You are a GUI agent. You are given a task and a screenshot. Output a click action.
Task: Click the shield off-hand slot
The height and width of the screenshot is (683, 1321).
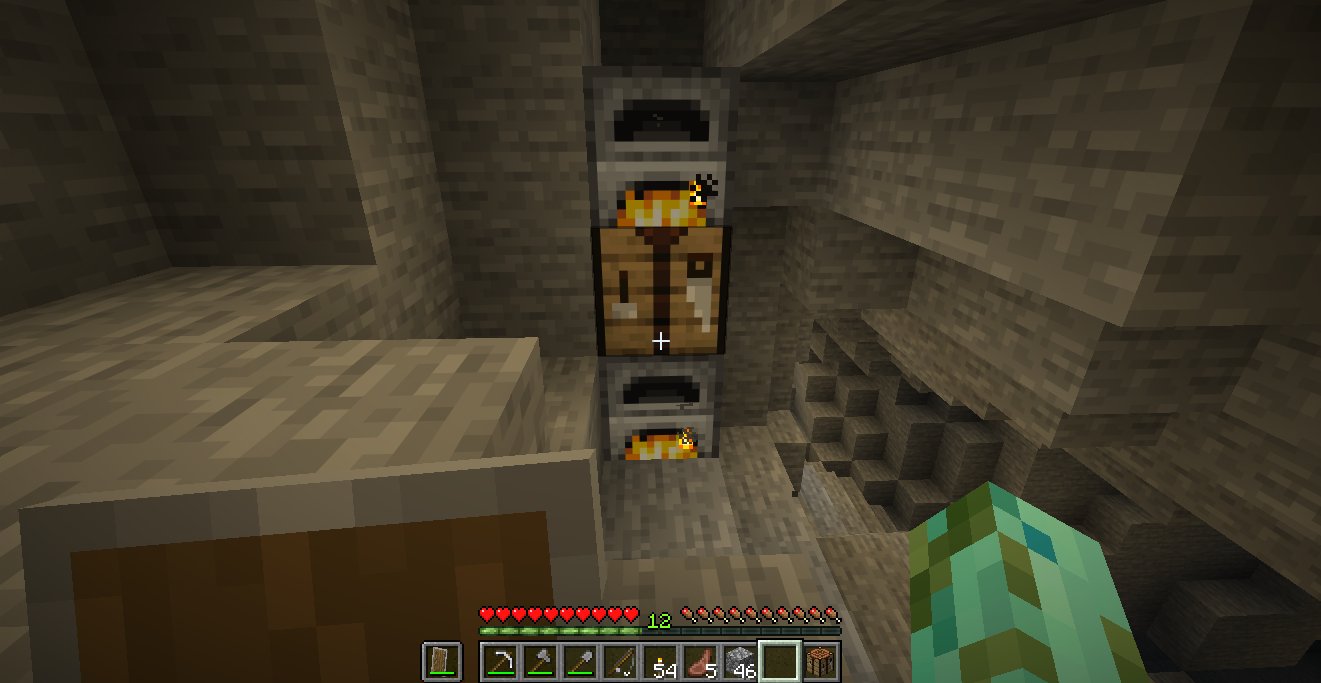point(442,661)
